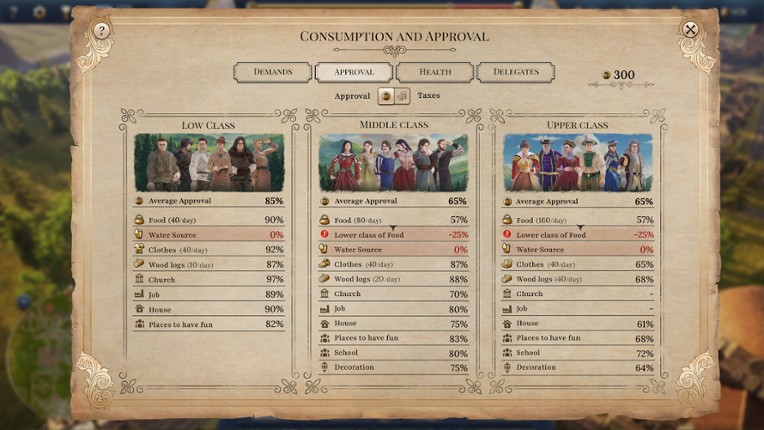The height and width of the screenshot is (430, 764).
Task: Select the Approval tab
Action: 353,72
